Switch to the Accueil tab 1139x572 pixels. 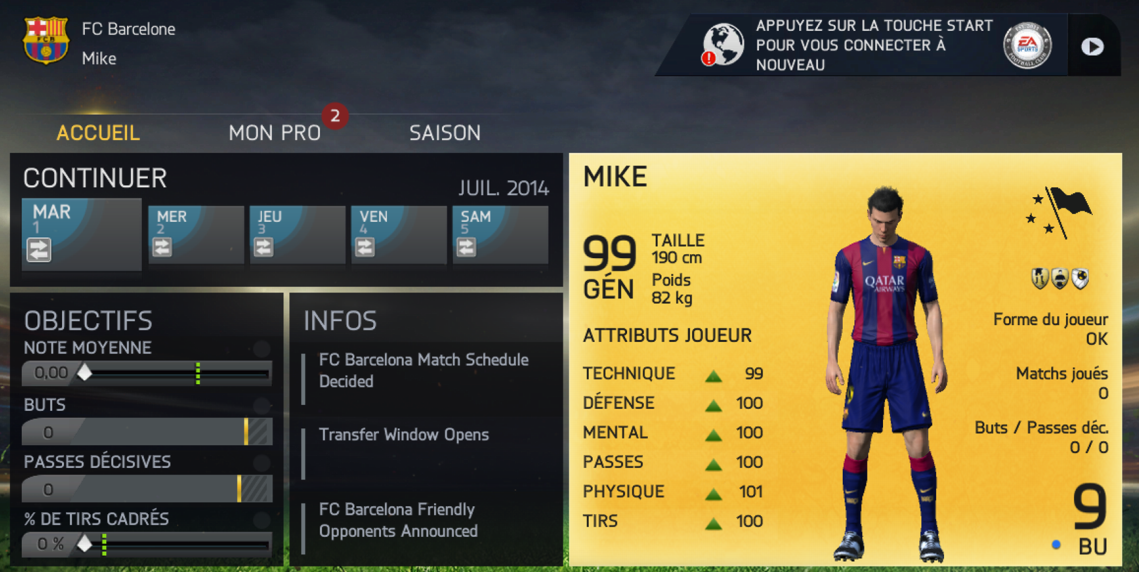point(98,133)
